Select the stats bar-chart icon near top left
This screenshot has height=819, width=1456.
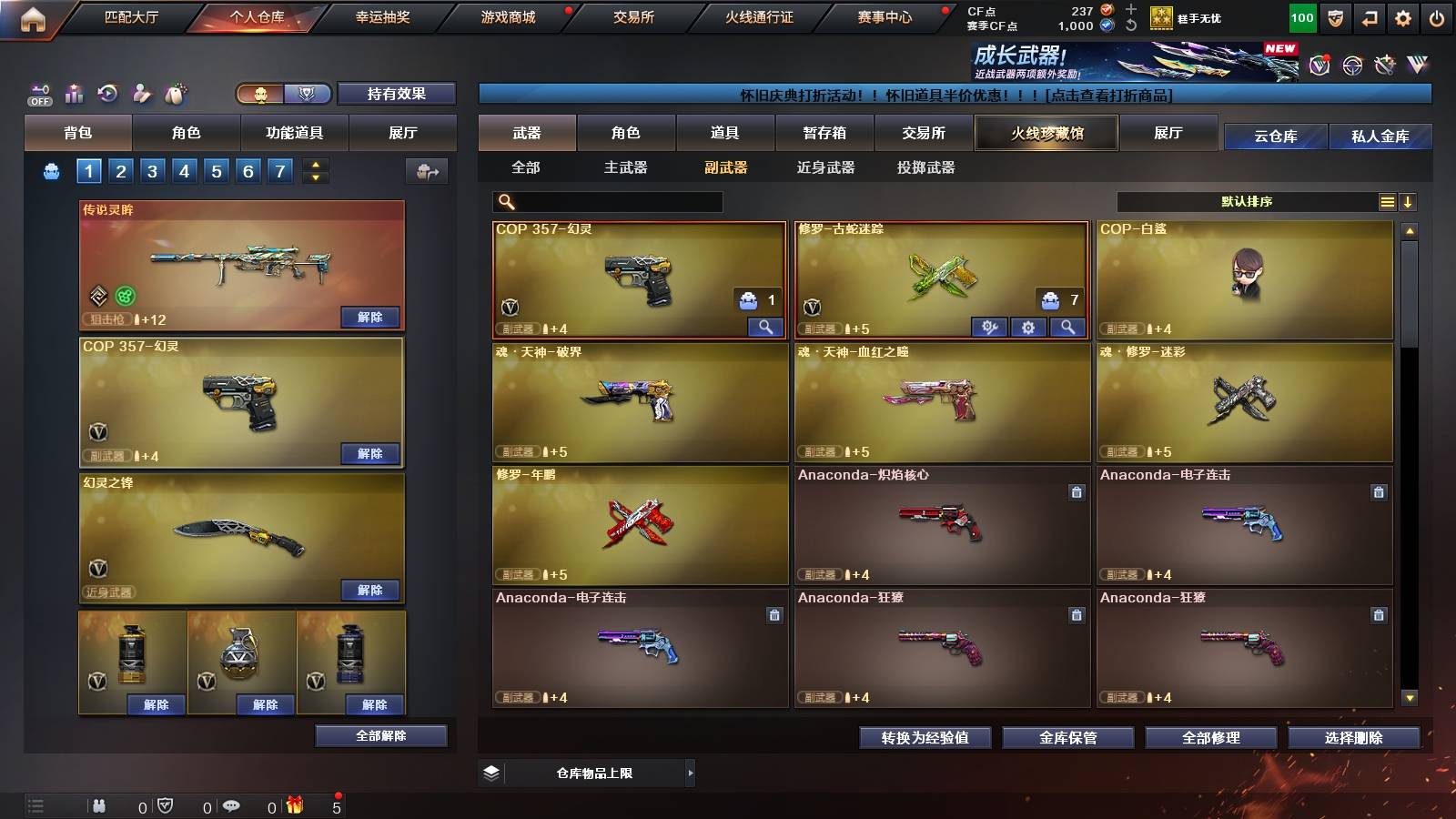pyautogui.click(x=74, y=93)
